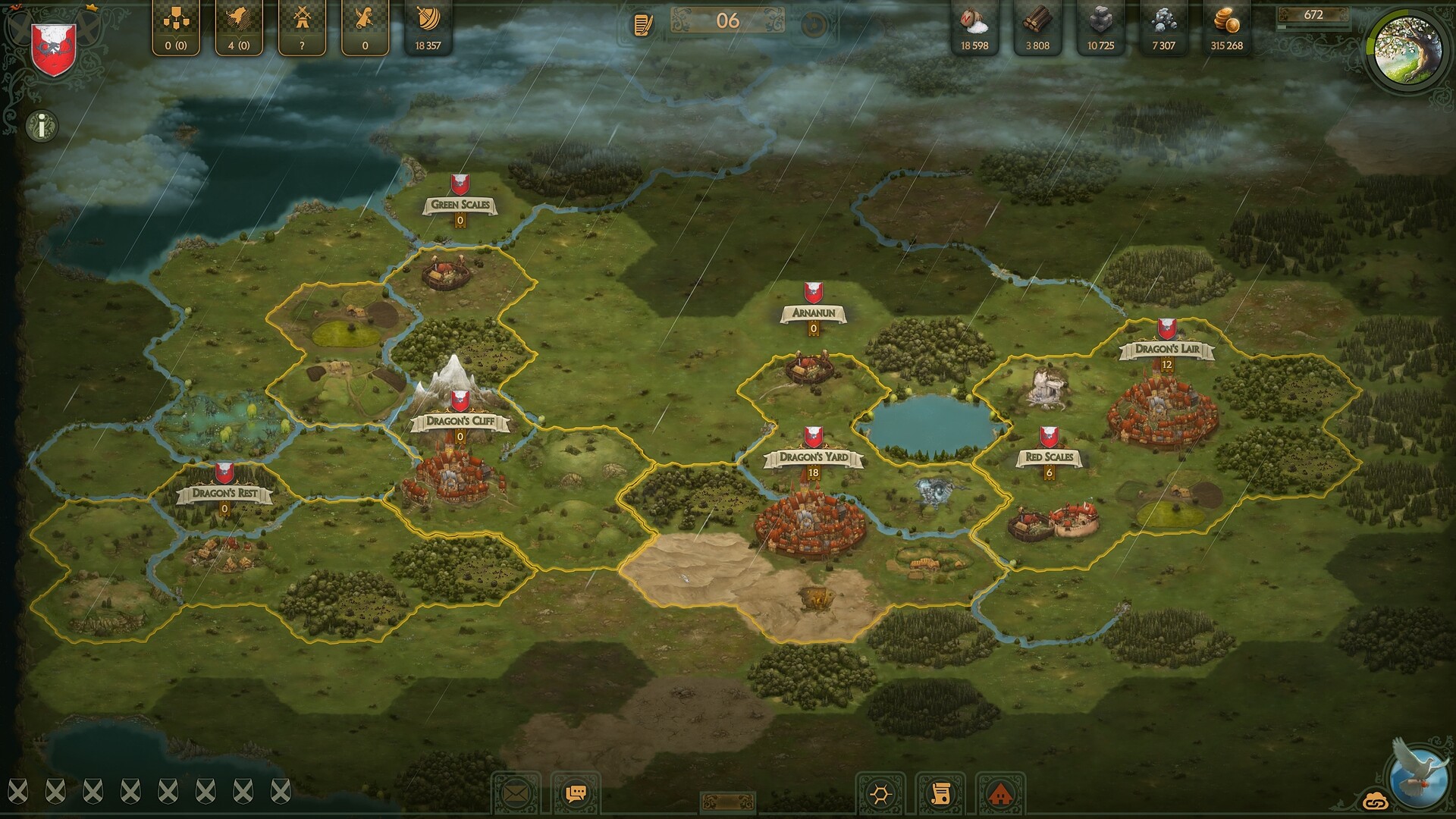The image size is (1456, 819).
Task: Select the Red Scales settlement banner
Action: click(x=1050, y=456)
